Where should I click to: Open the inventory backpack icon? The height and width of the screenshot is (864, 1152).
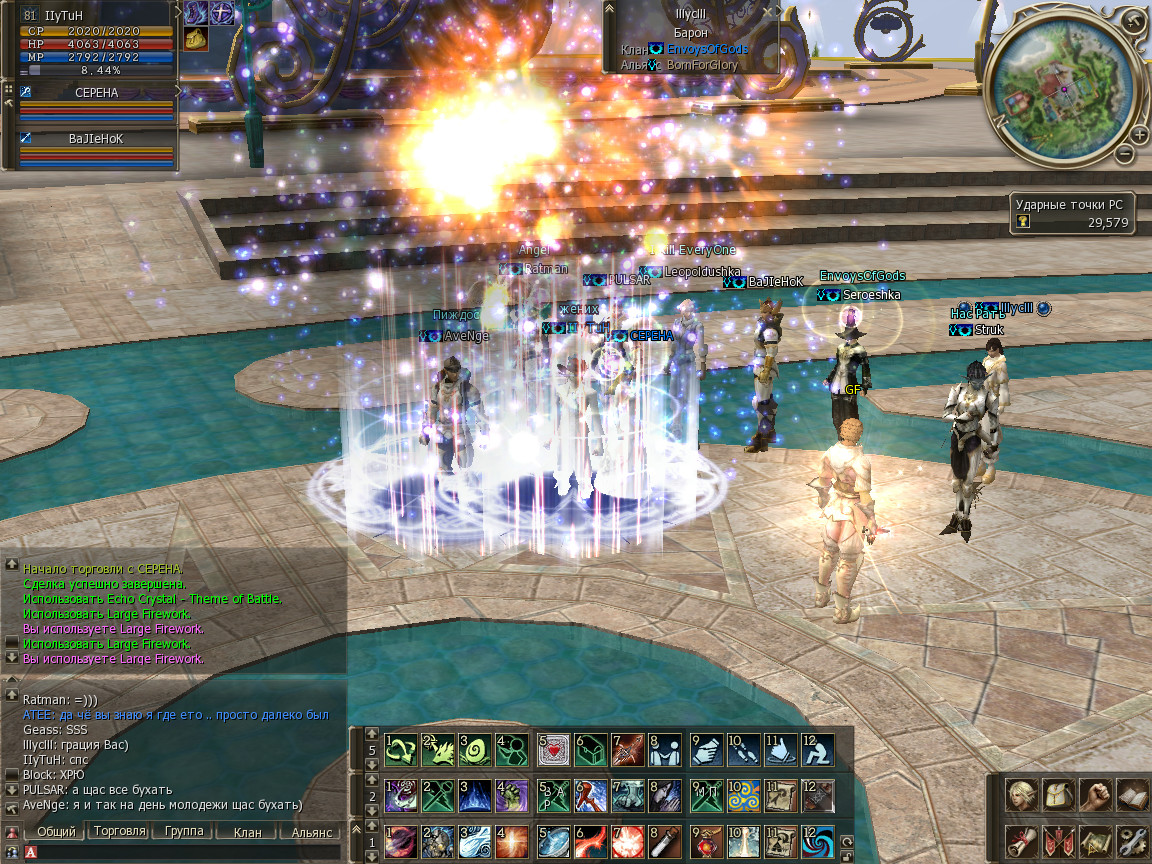[x=1058, y=796]
